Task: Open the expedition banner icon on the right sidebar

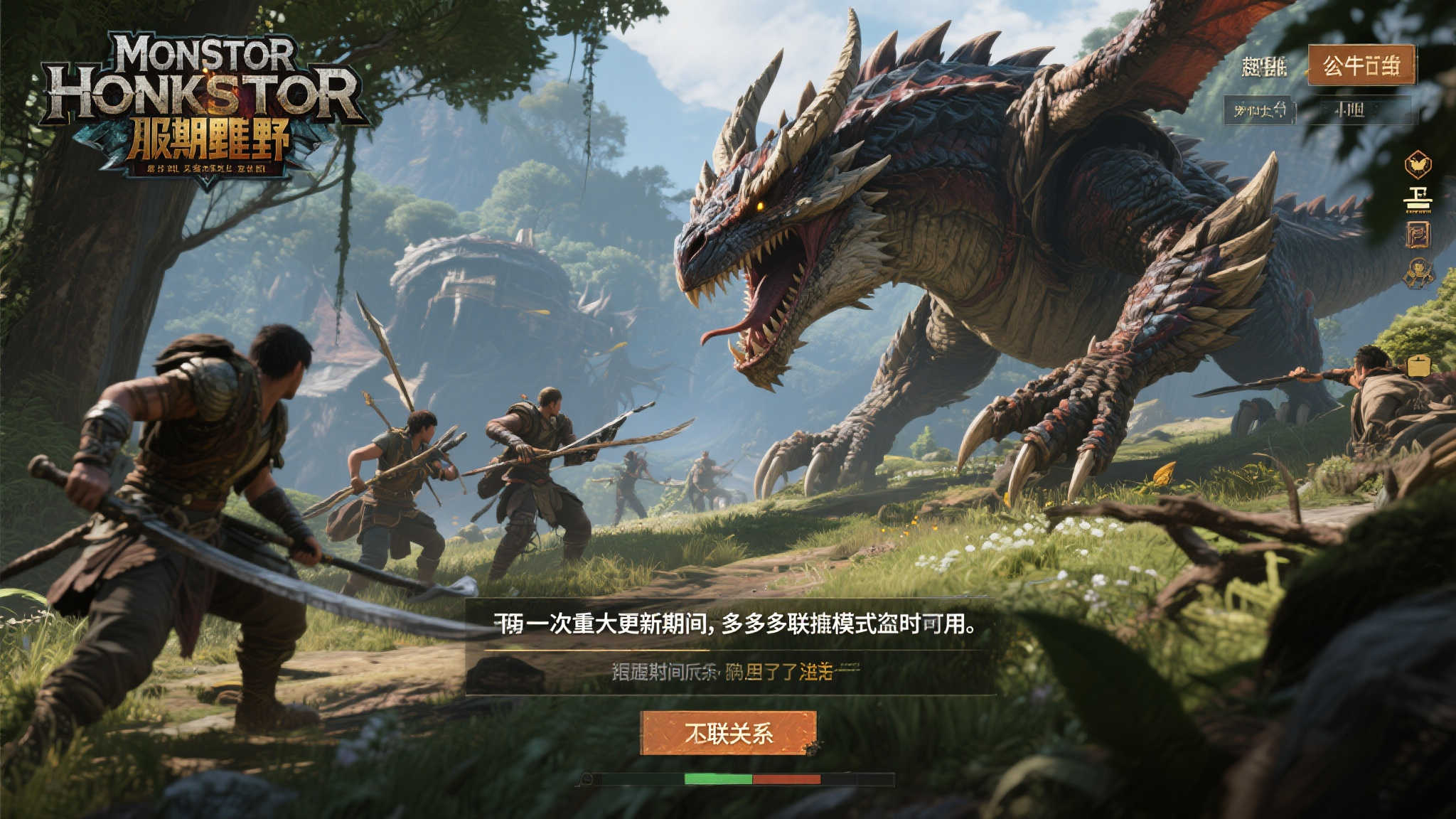Action: 1418,196
